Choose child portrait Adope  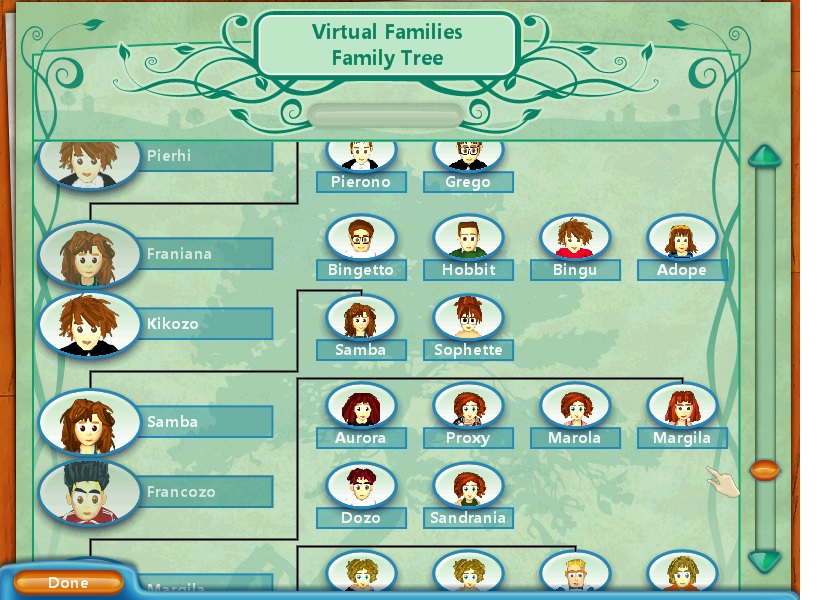point(682,240)
